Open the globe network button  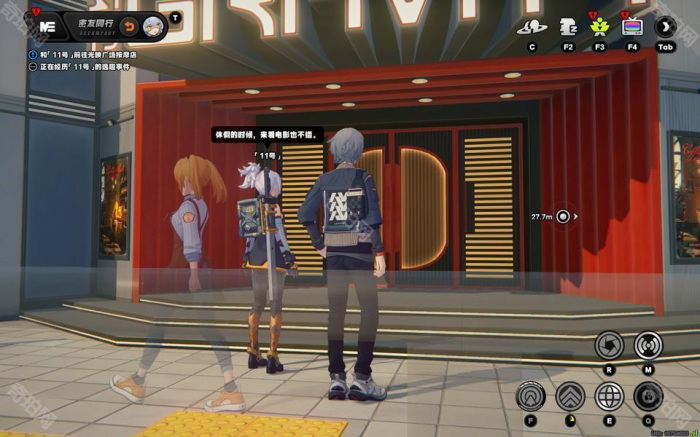click(x=609, y=397)
